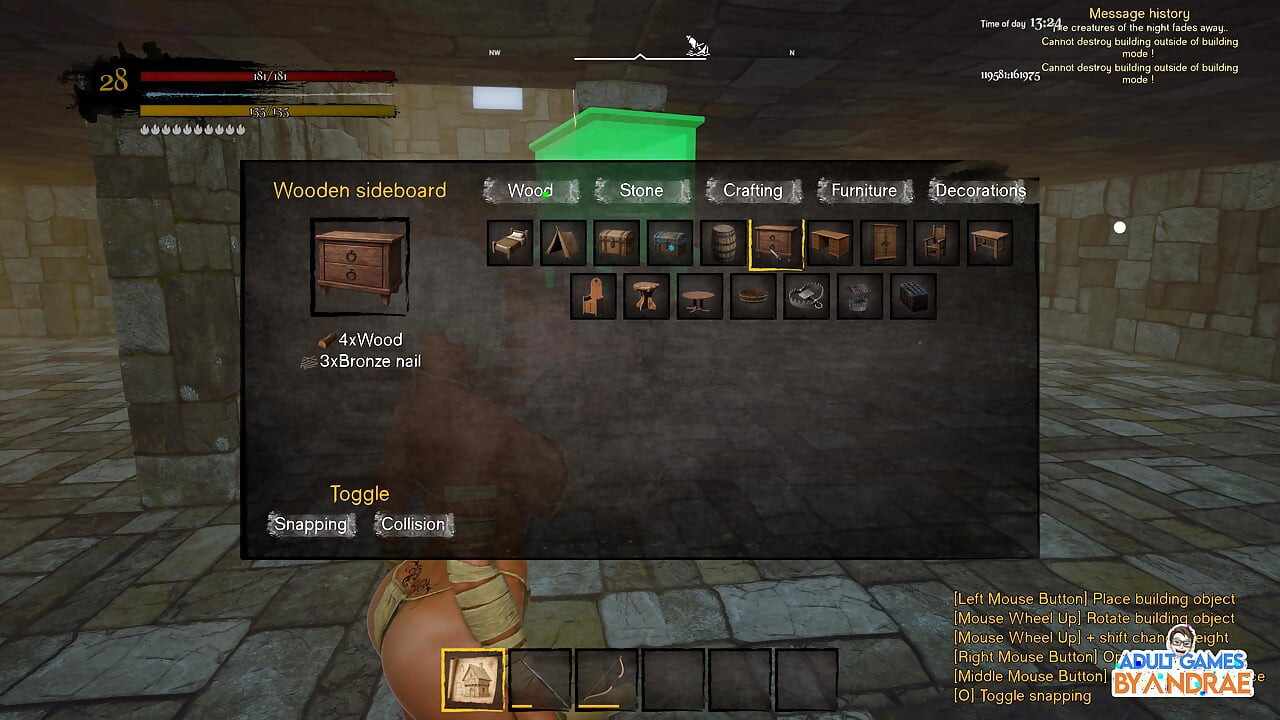Open the Stone category tab
Image resolution: width=1280 pixels, height=720 pixels.
pos(641,190)
